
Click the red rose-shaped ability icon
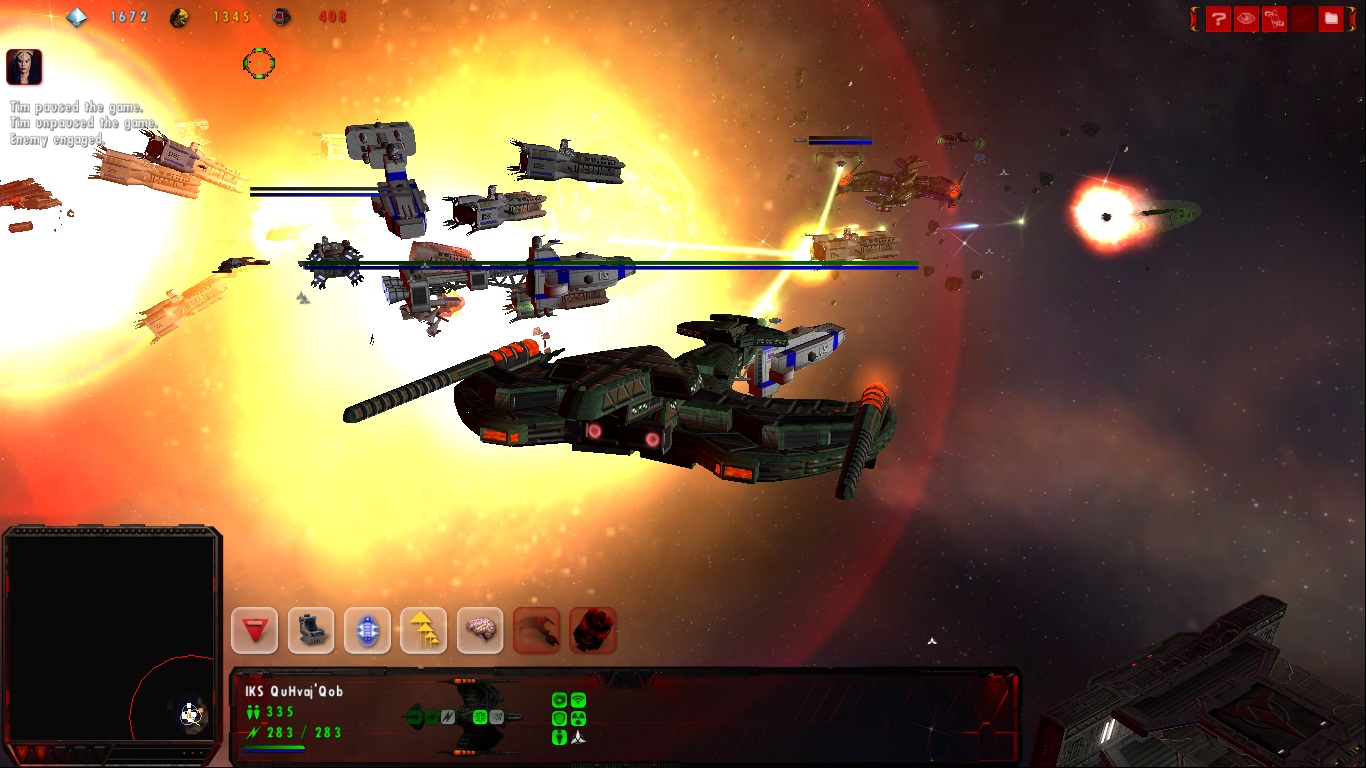pos(593,631)
